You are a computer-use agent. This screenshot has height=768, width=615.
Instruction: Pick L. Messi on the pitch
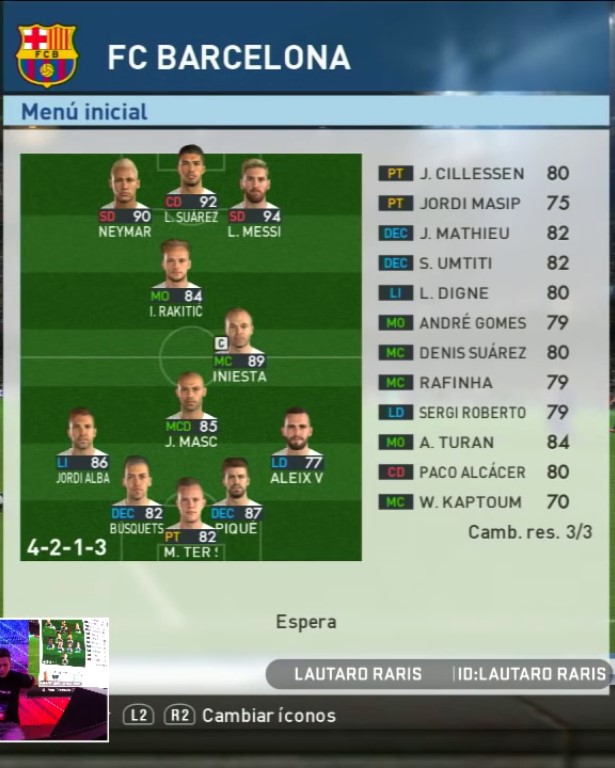pos(254,198)
